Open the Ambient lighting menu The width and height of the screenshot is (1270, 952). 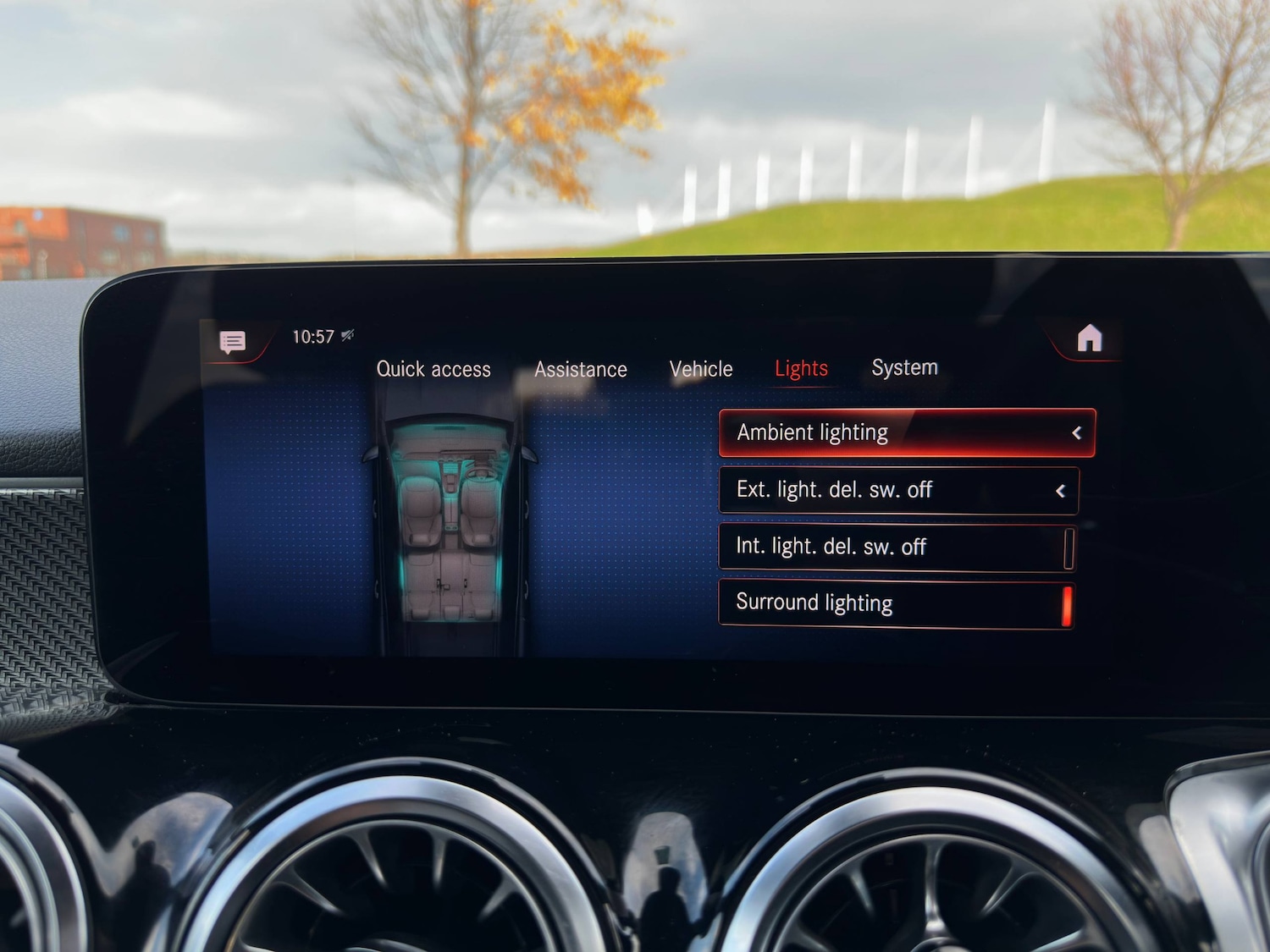click(906, 433)
